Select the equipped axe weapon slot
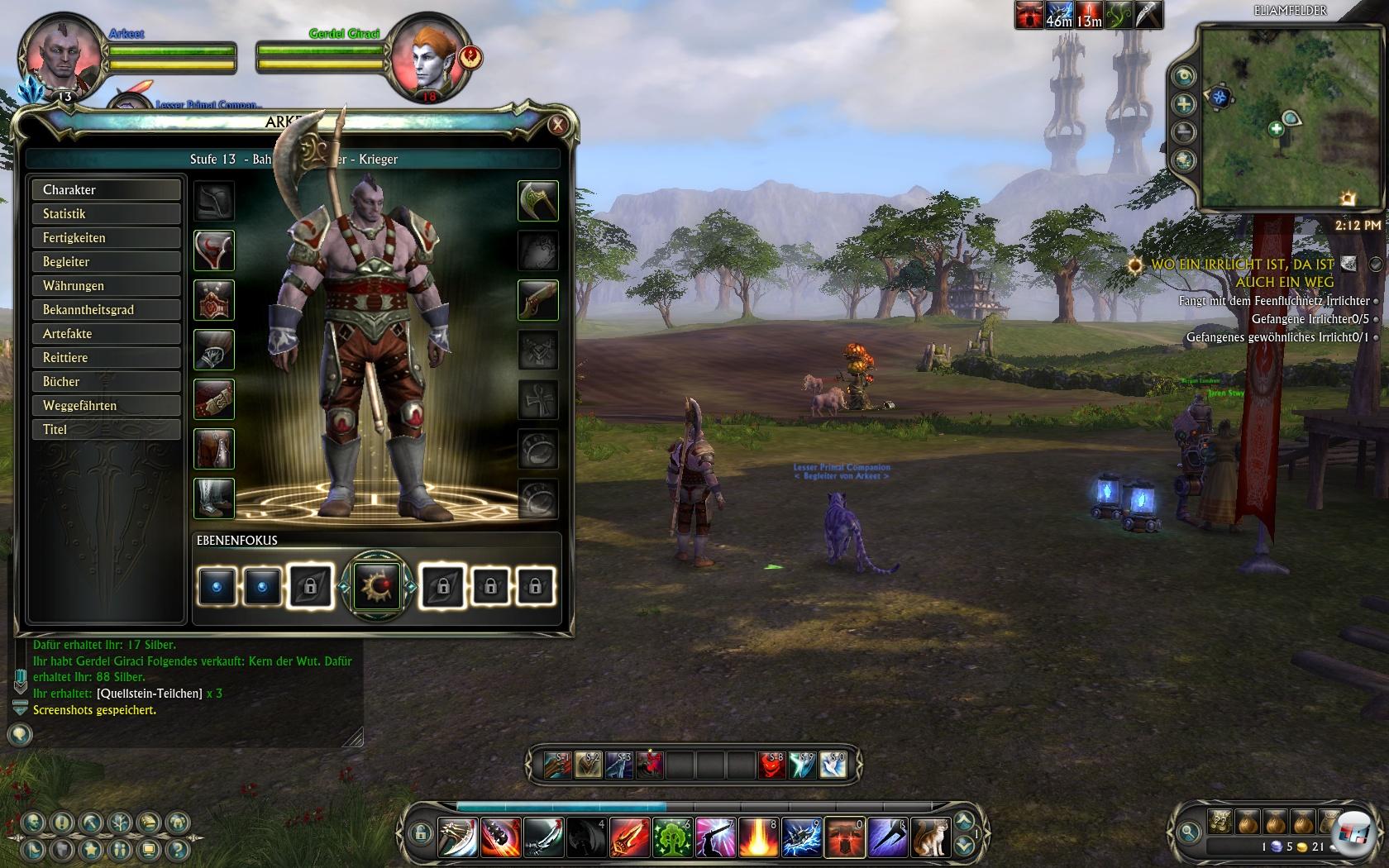This screenshot has height=868, width=1389. coord(538,201)
